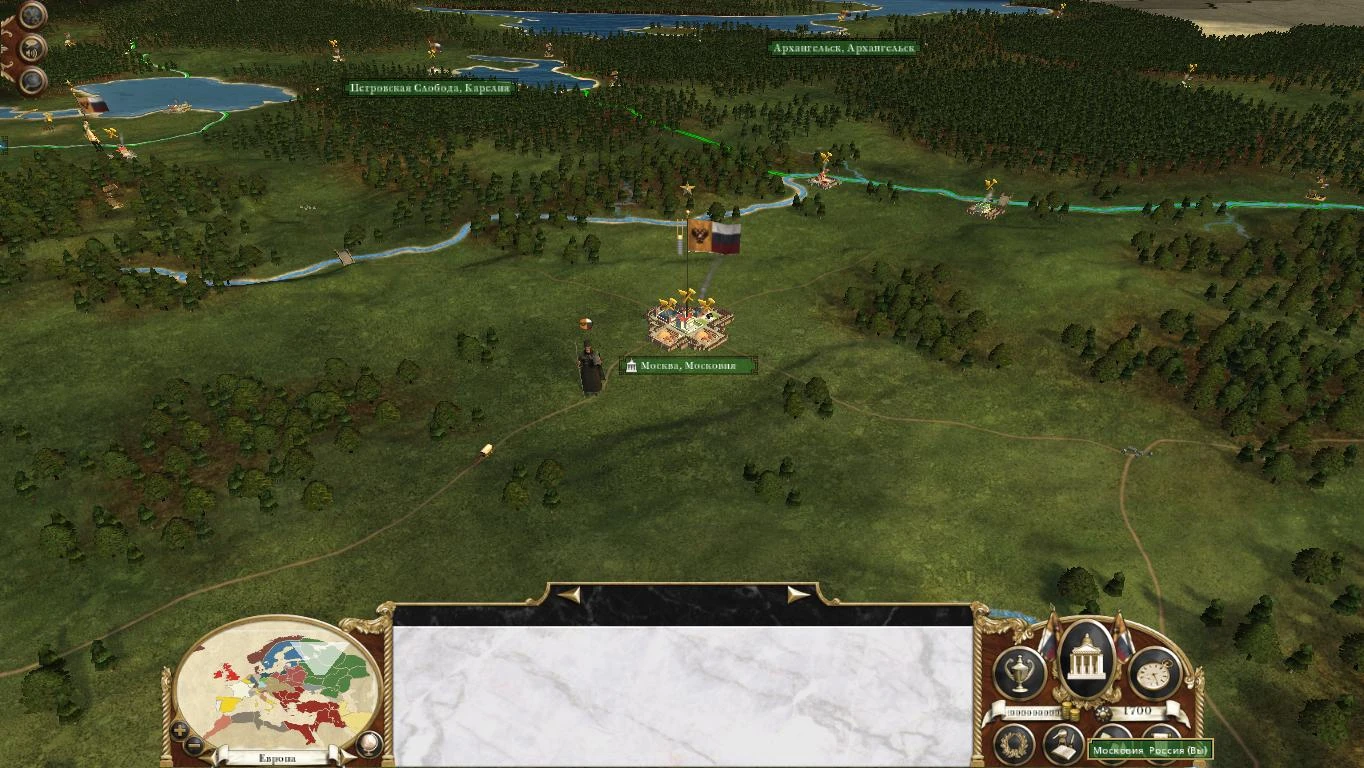Select the Архангельск settlement label
1364x768 pixels.
[x=843, y=46]
